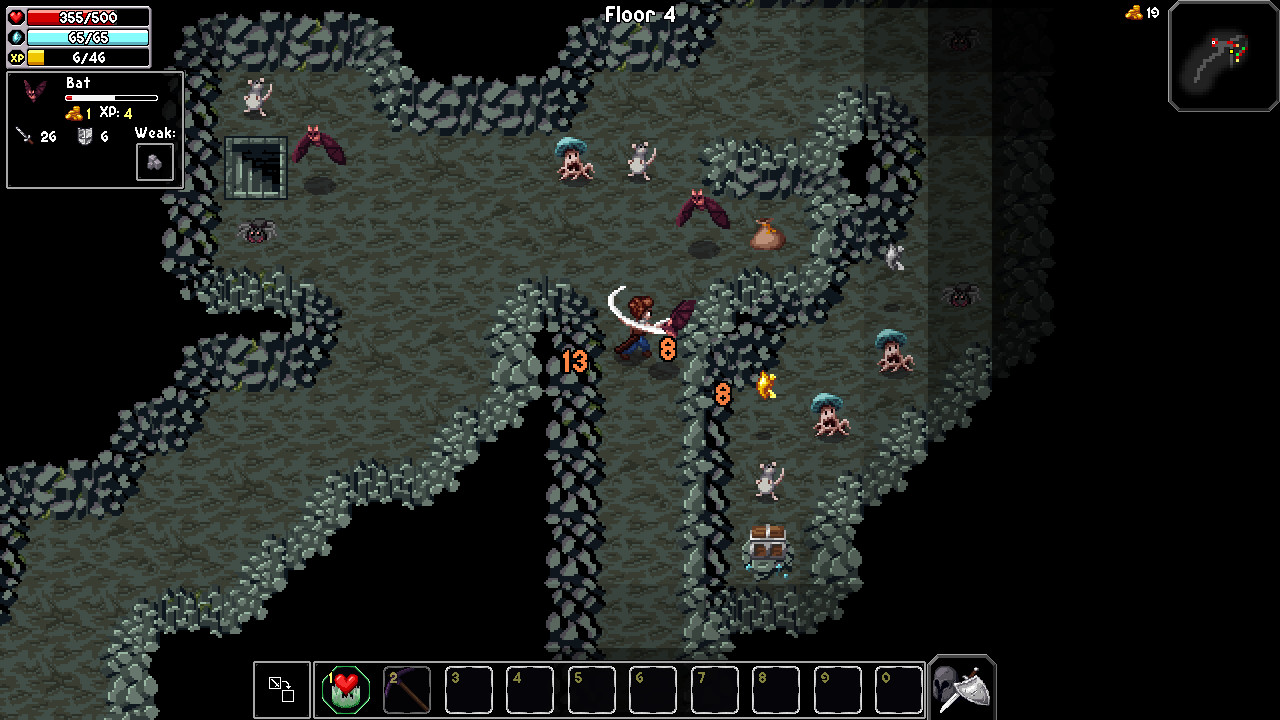Viewport: 1280px width, 720px height.
Task: Collect the glowing gold sparkle on the ground
Action: 766,385
